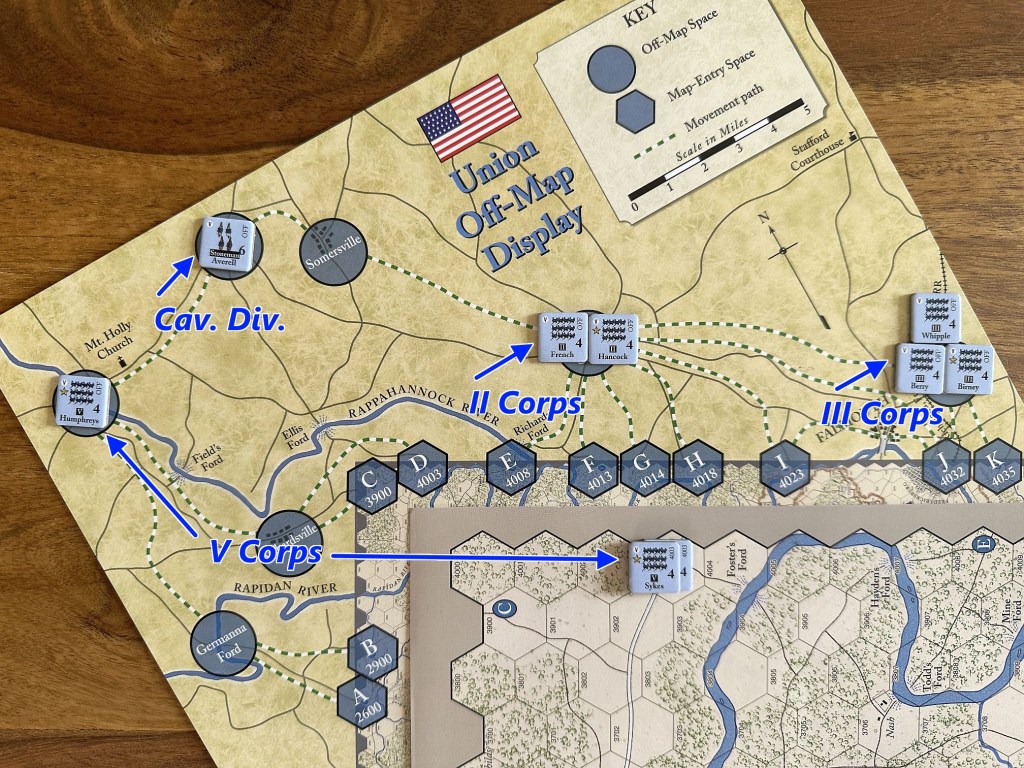Choose the Sykes unit on the hex map
The height and width of the screenshot is (768, 1024).
[x=658, y=567]
